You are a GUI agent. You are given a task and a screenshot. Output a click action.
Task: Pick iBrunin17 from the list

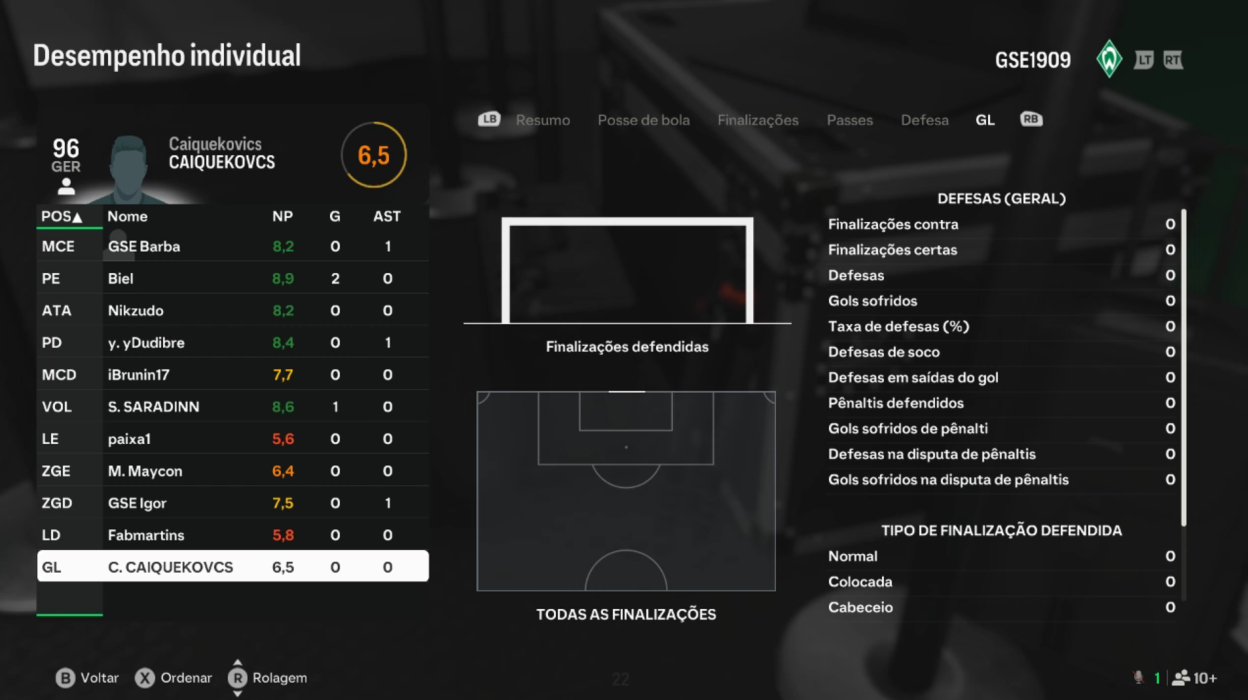pyautogui.click(x=233, y=374)
